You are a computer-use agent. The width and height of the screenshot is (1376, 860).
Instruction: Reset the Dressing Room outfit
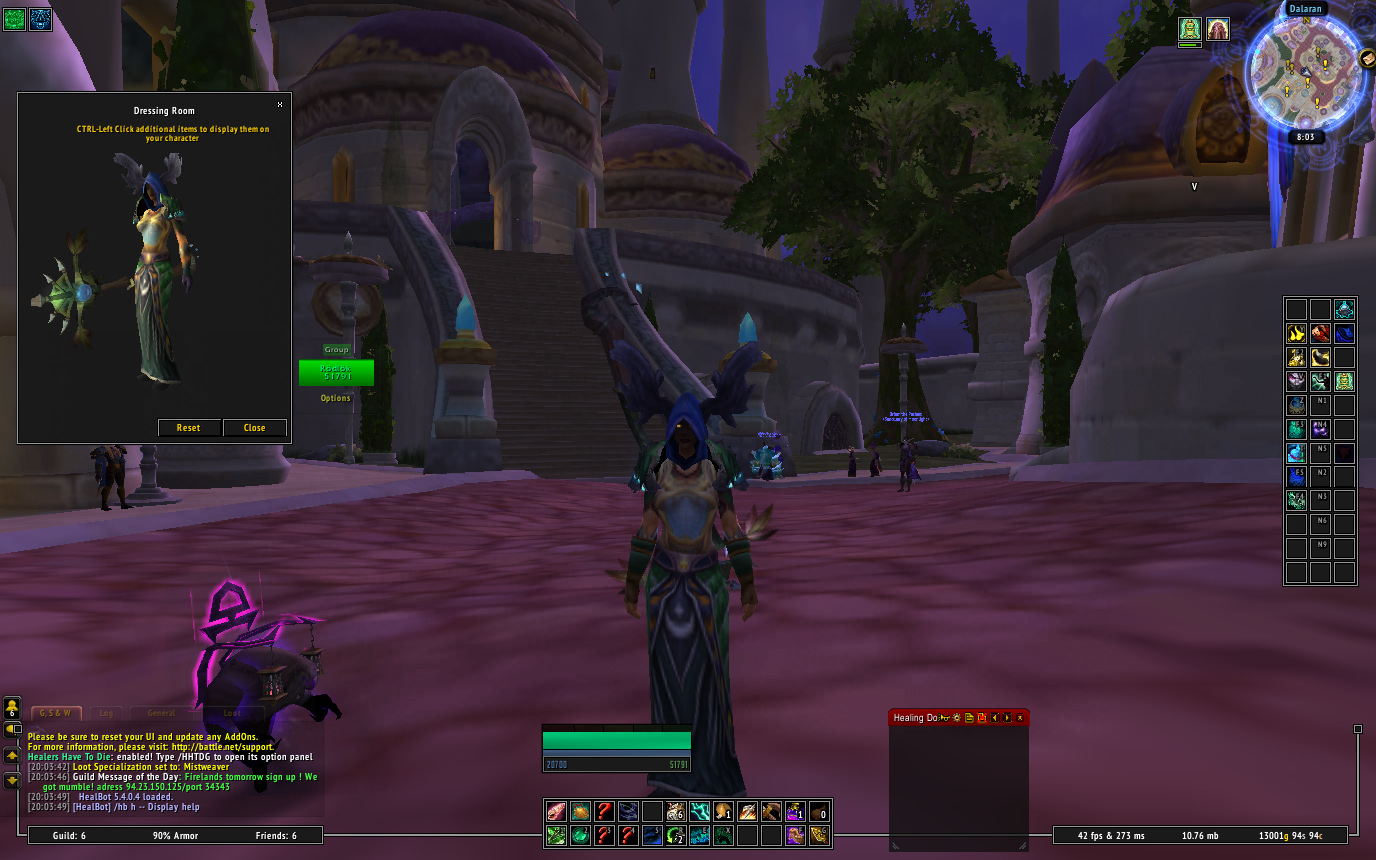pyautogui.click(x=189, y=428)
